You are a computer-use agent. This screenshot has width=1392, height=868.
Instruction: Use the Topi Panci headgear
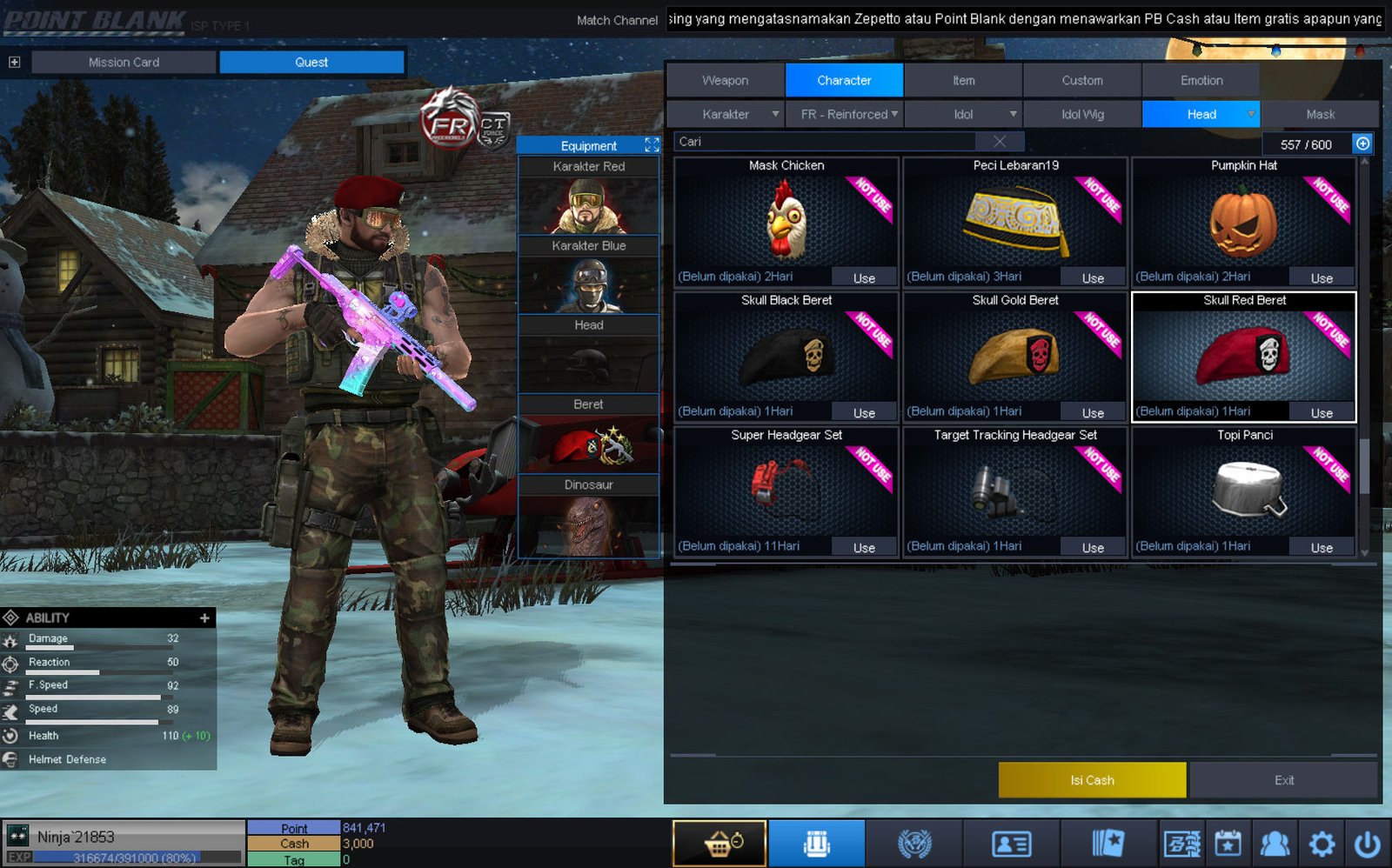click(x=1321, y=548)
